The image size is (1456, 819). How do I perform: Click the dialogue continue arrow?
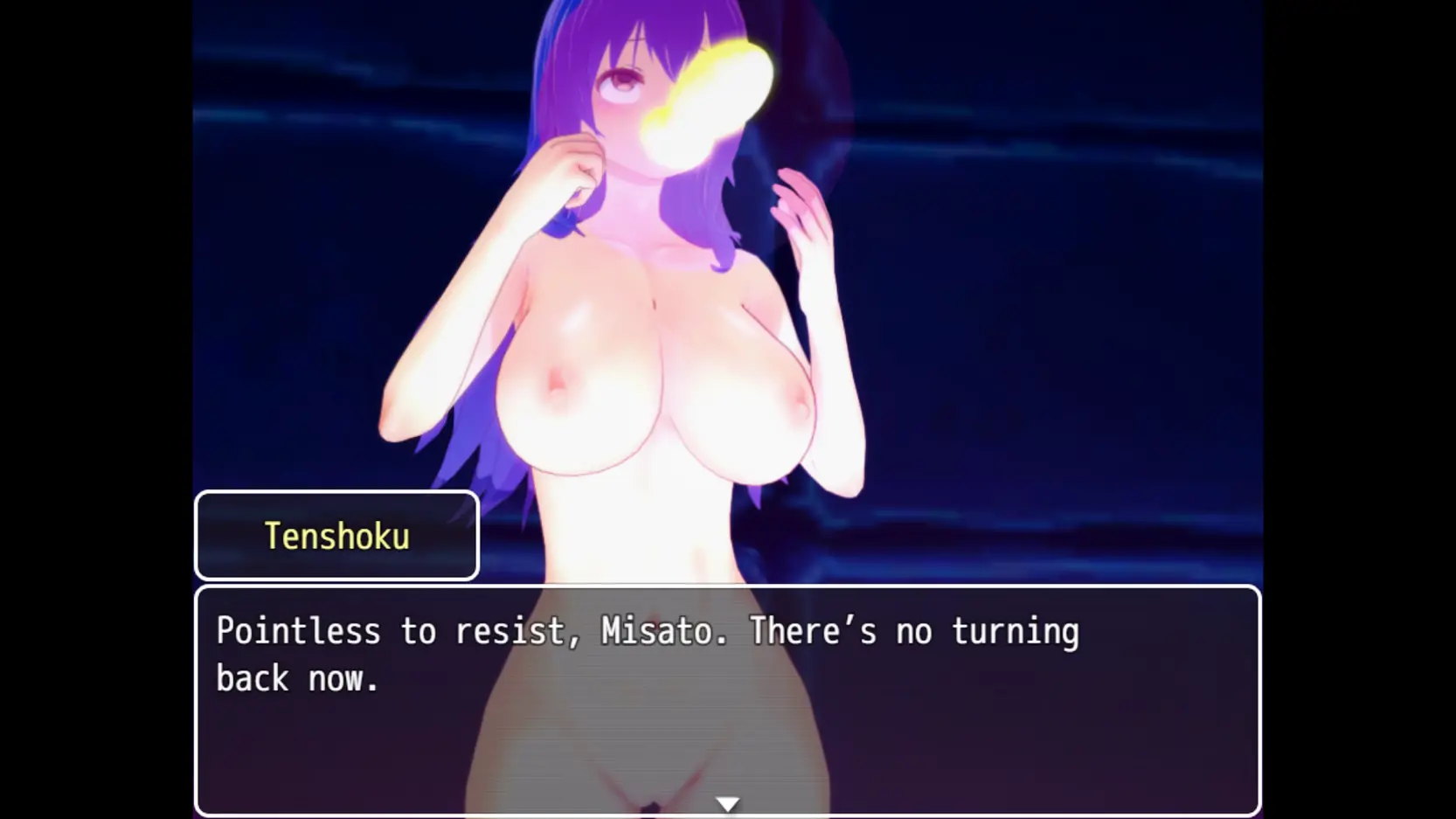pyautogui.click(x=727, y=803)
